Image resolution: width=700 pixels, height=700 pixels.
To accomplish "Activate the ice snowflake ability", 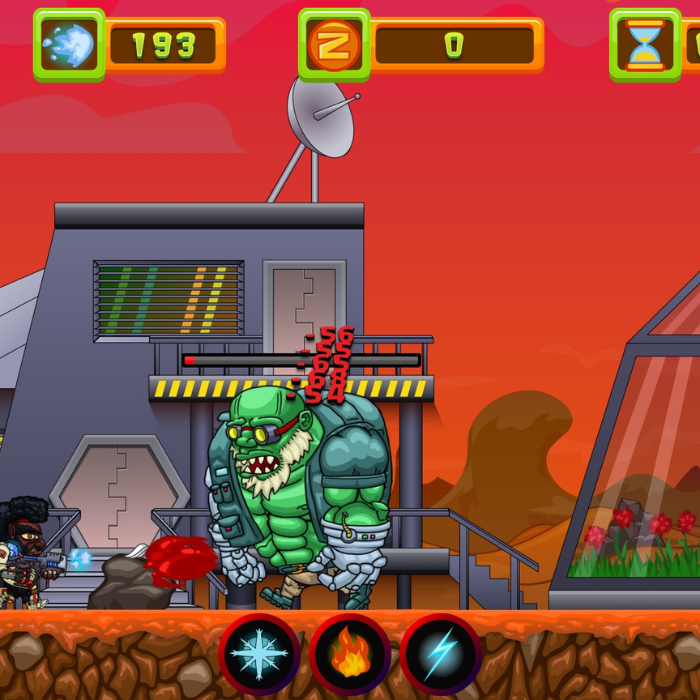I will tap(259, 654).
